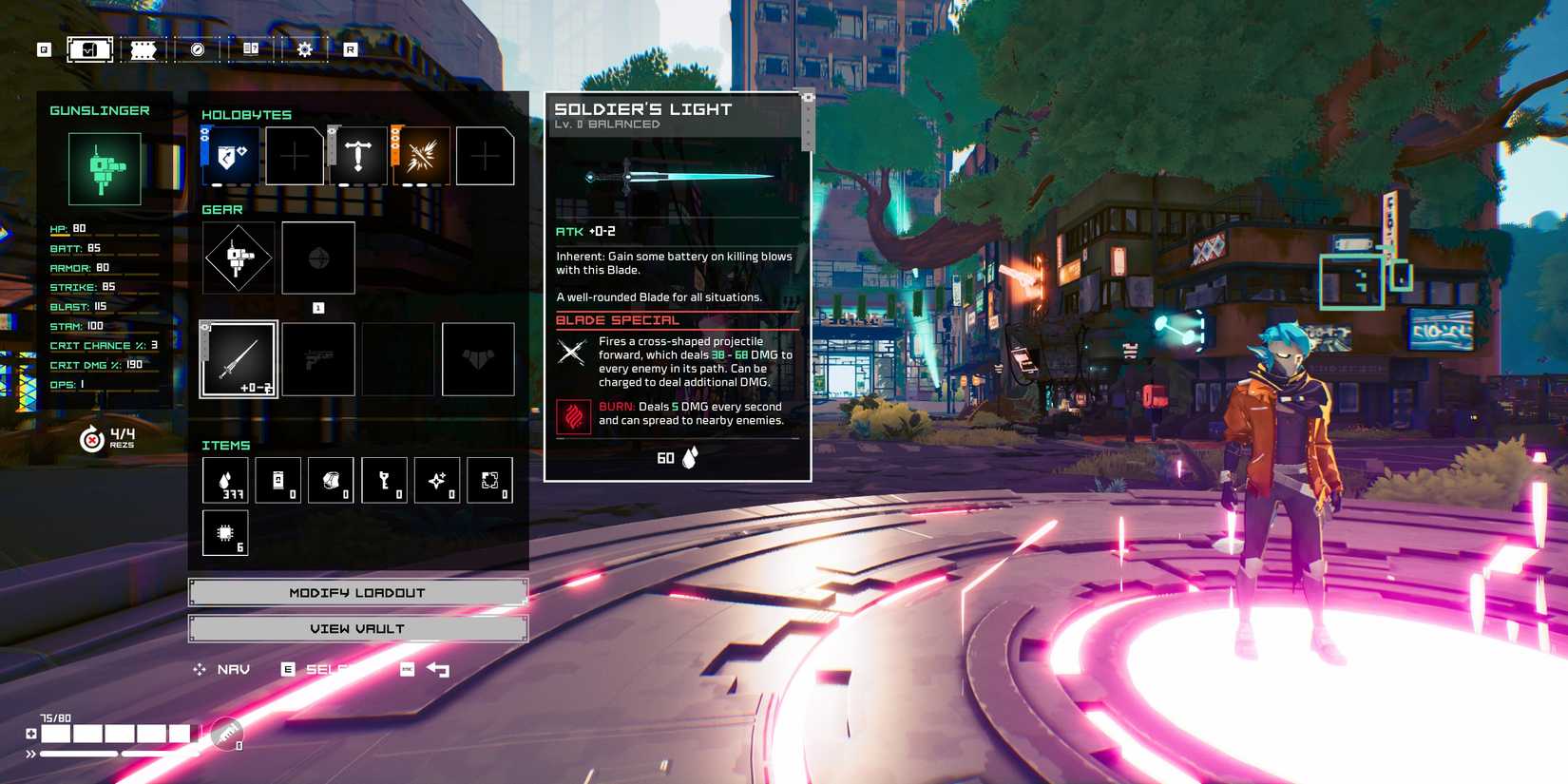
Task: Select the ticket-shaped tab
Action: [143, 49]
